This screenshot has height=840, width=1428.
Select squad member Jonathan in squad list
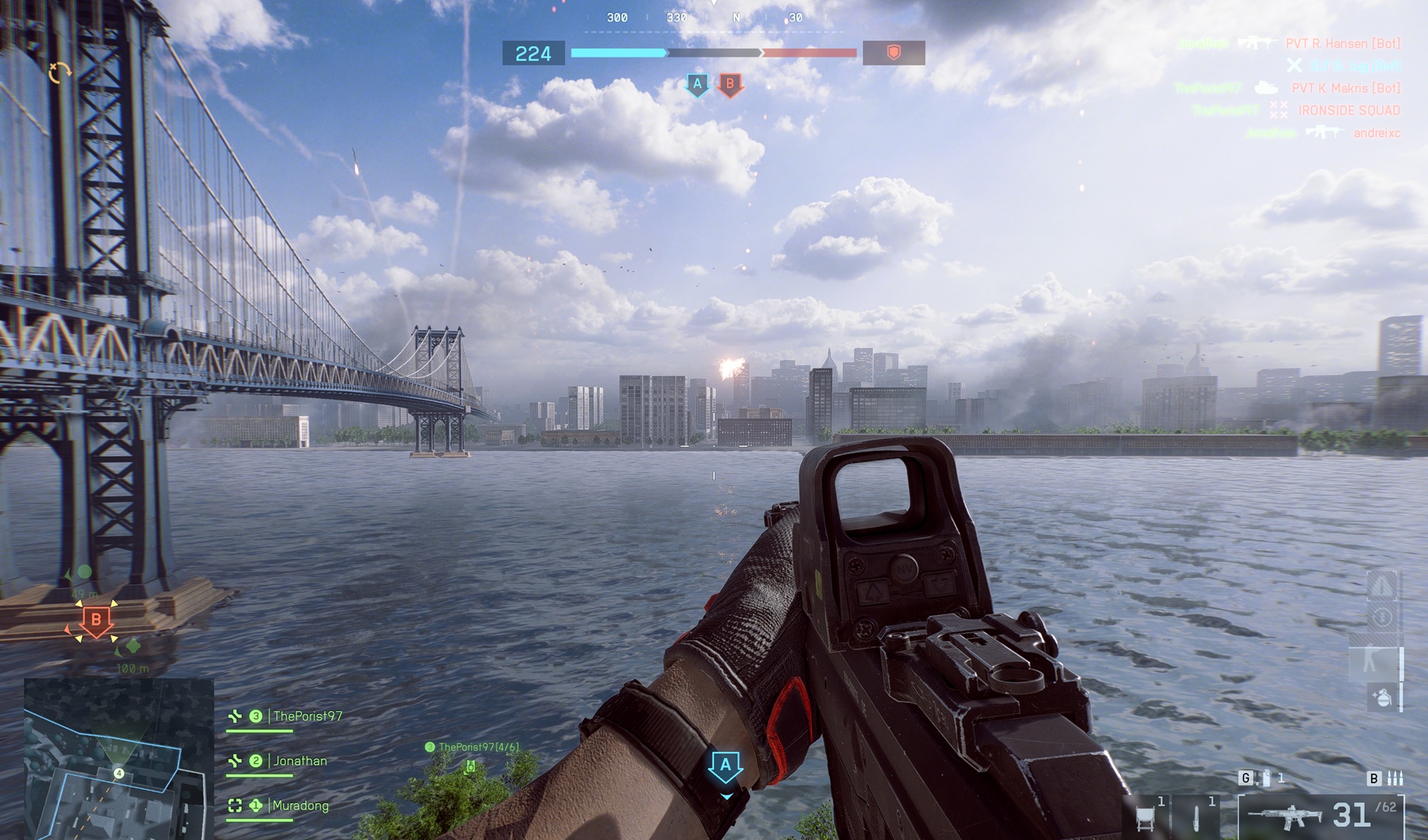[299, 761]
